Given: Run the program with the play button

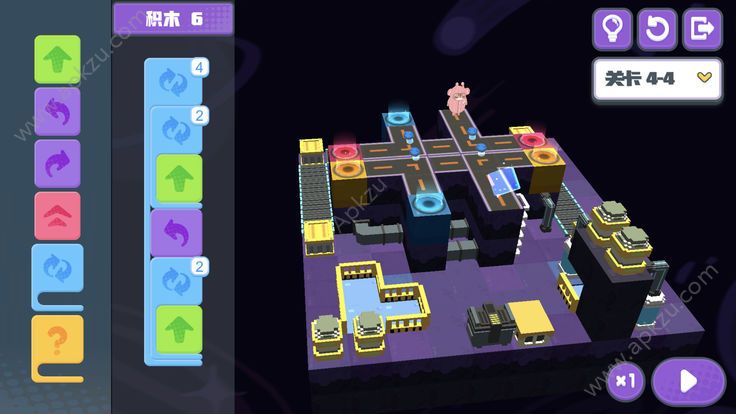Looking at the screenshot, I should click(688, 381).
